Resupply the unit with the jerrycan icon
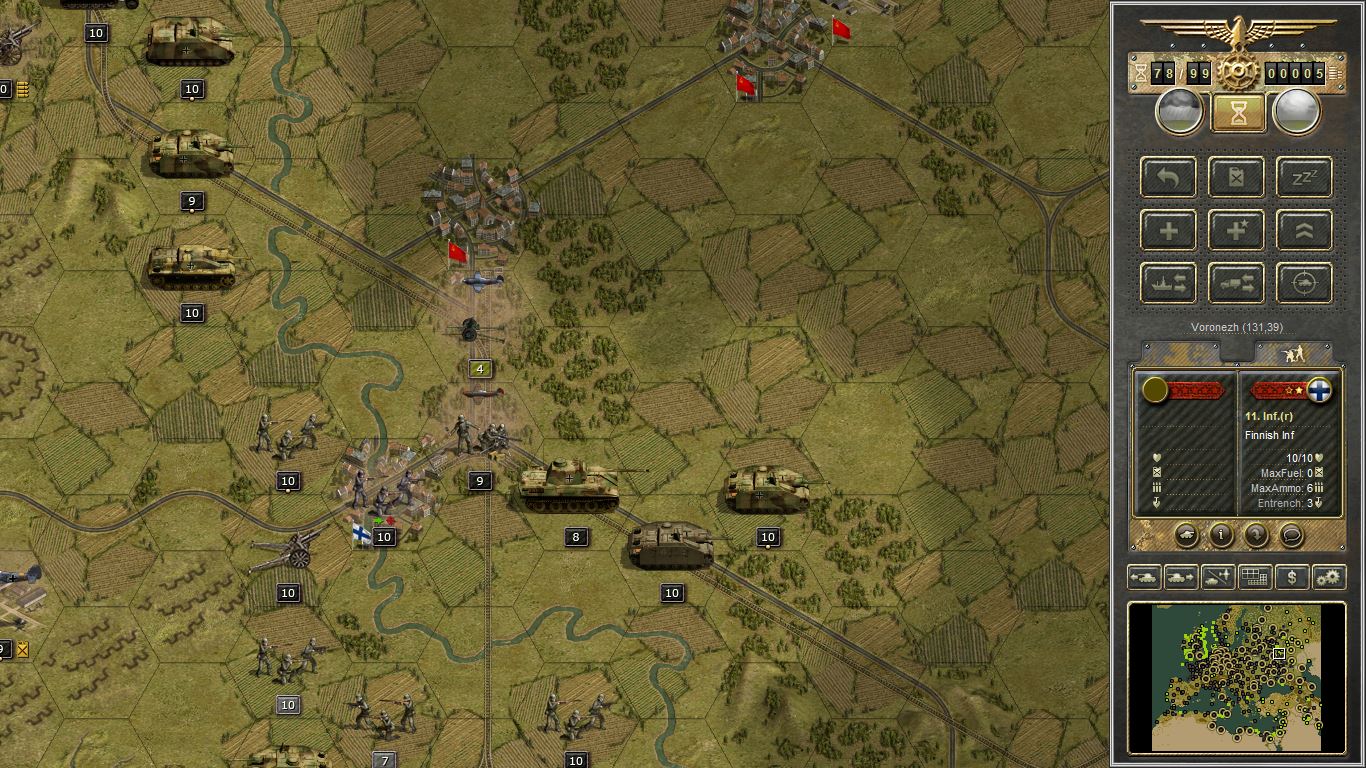1366x768 pixels. (1236, 177)
